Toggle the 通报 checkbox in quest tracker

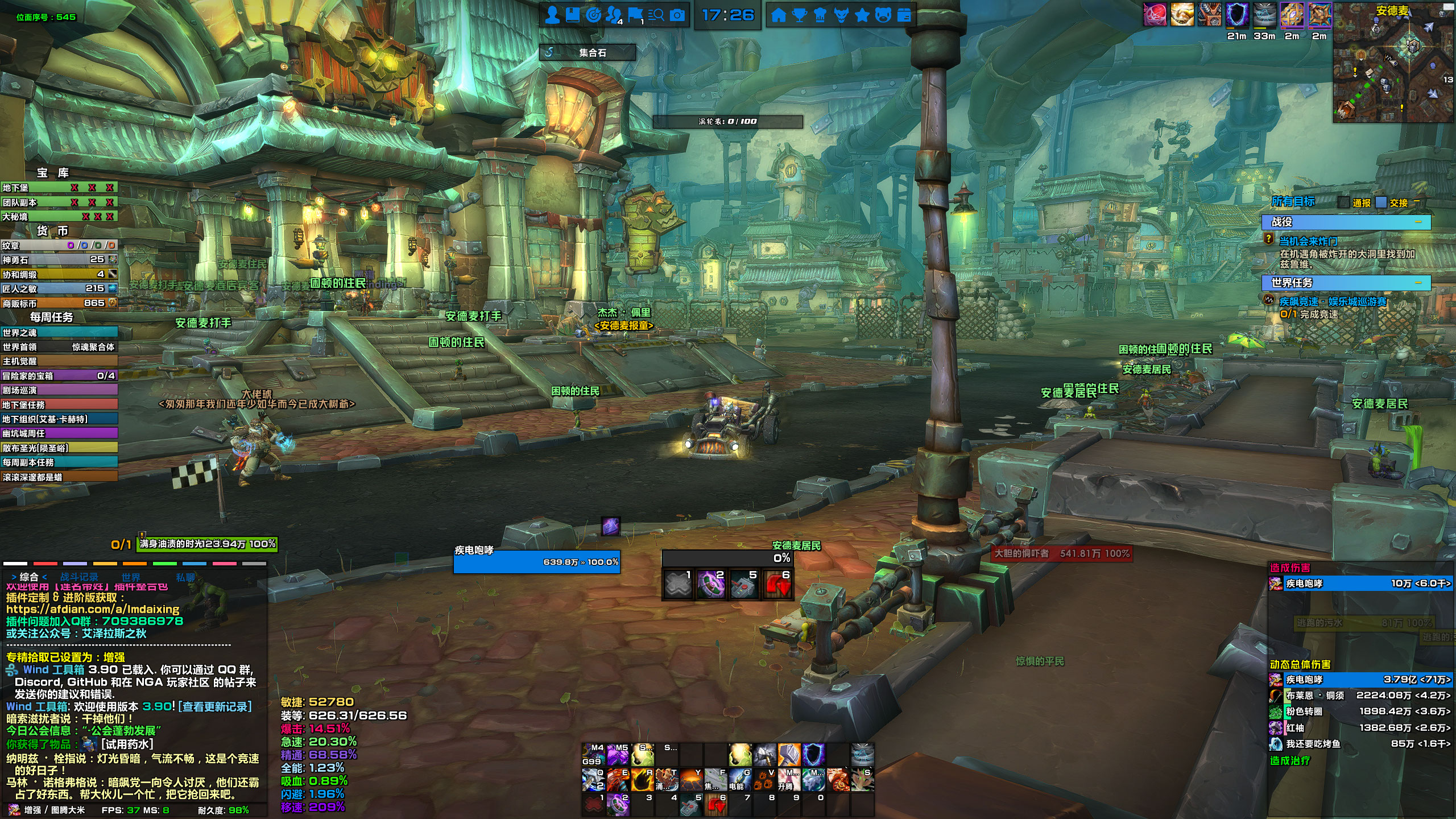pyautogui.click(x=1344, y=202)
